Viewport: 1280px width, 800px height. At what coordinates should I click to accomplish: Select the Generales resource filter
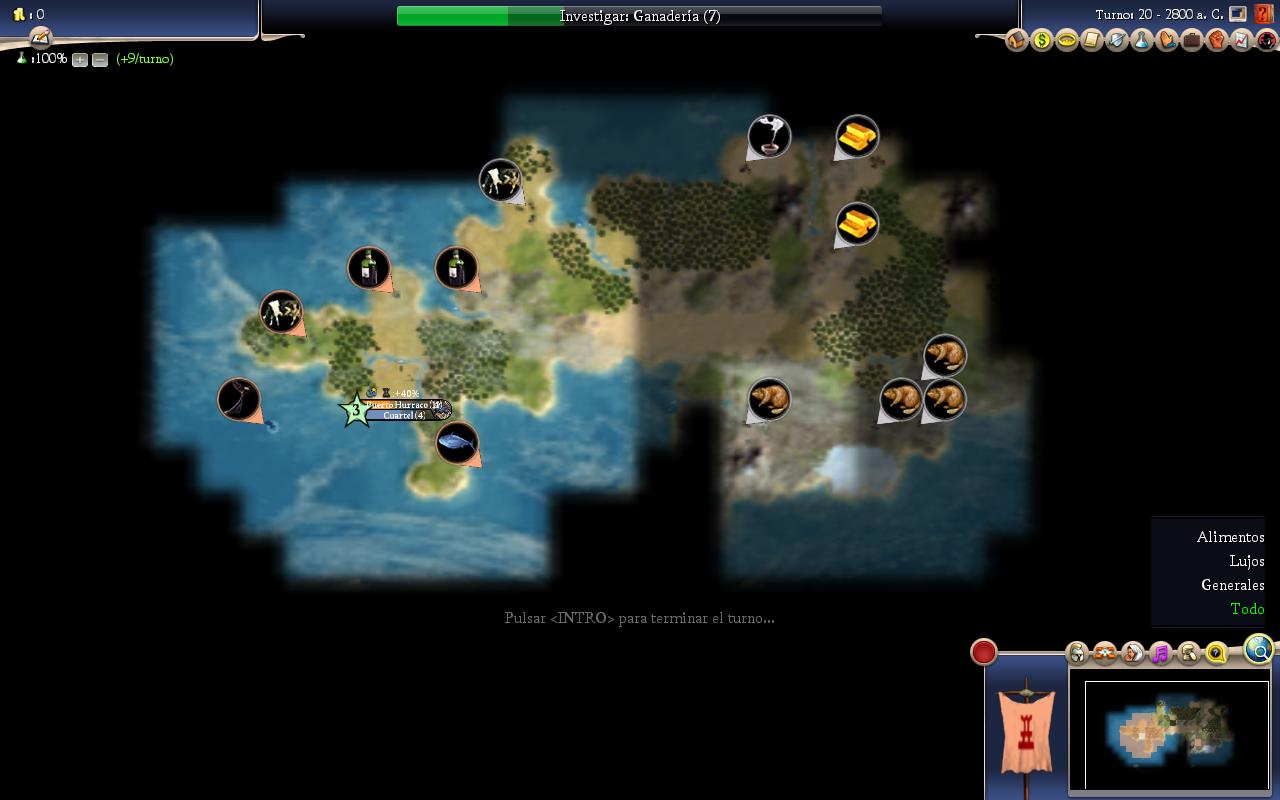coord(1232,585)
